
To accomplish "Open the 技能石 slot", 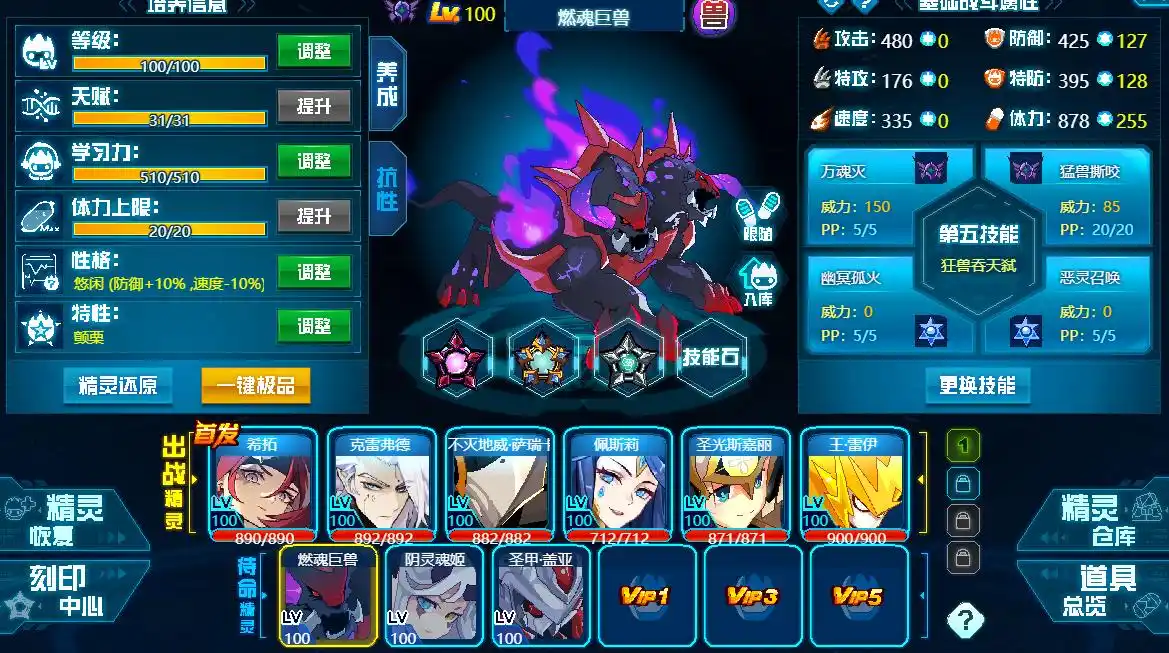I will (710, 356).
